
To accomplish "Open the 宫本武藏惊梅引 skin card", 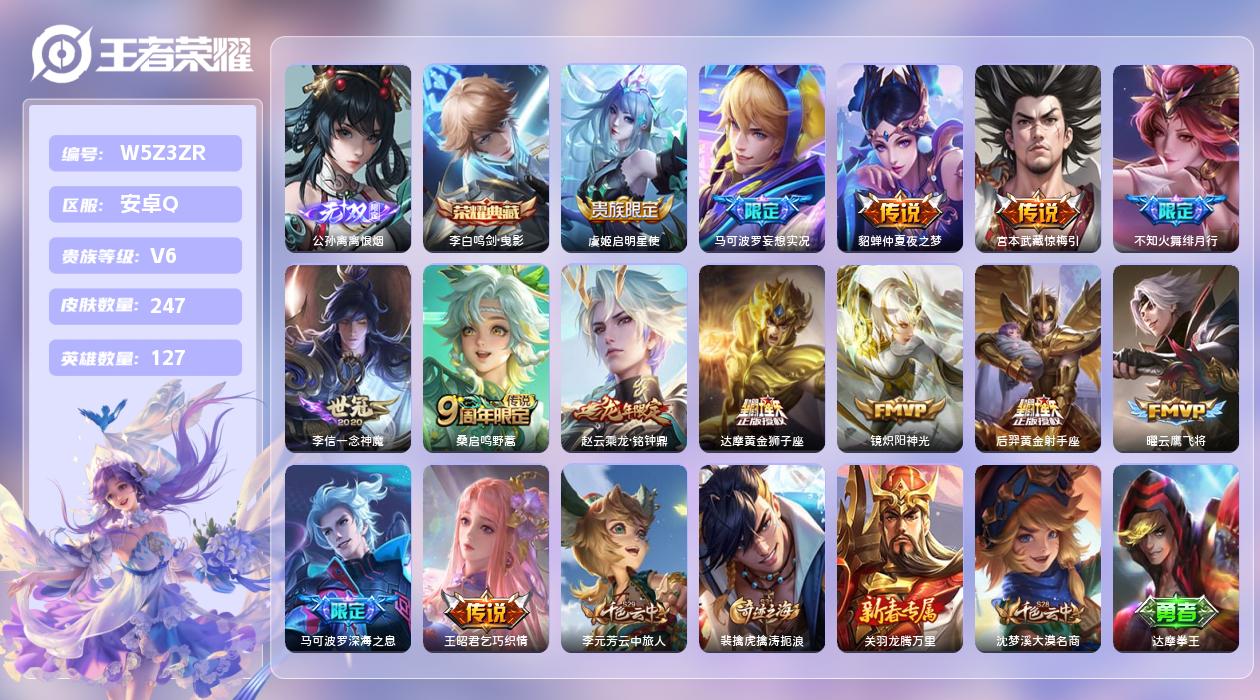I will tap(1038, 158).
